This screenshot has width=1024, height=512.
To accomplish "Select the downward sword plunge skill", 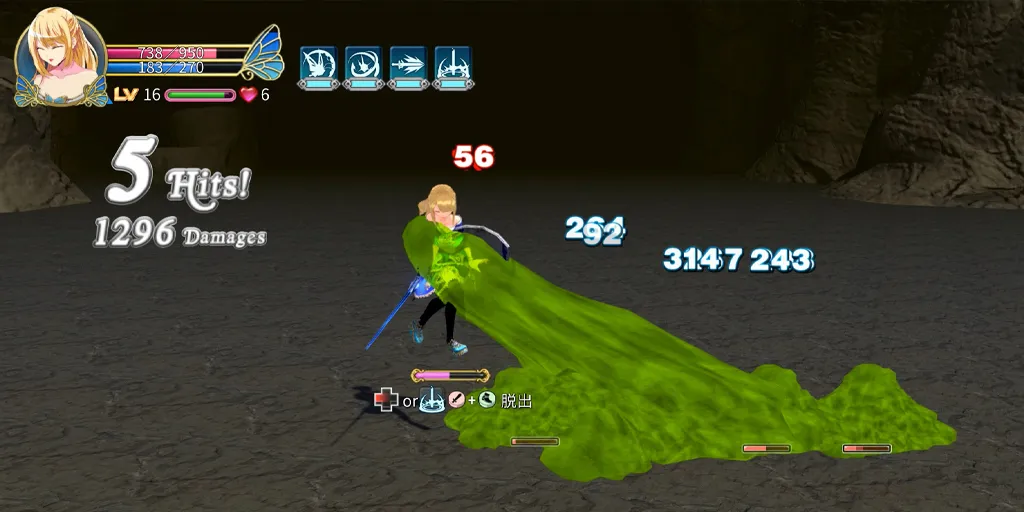I will tap(453, 63).
